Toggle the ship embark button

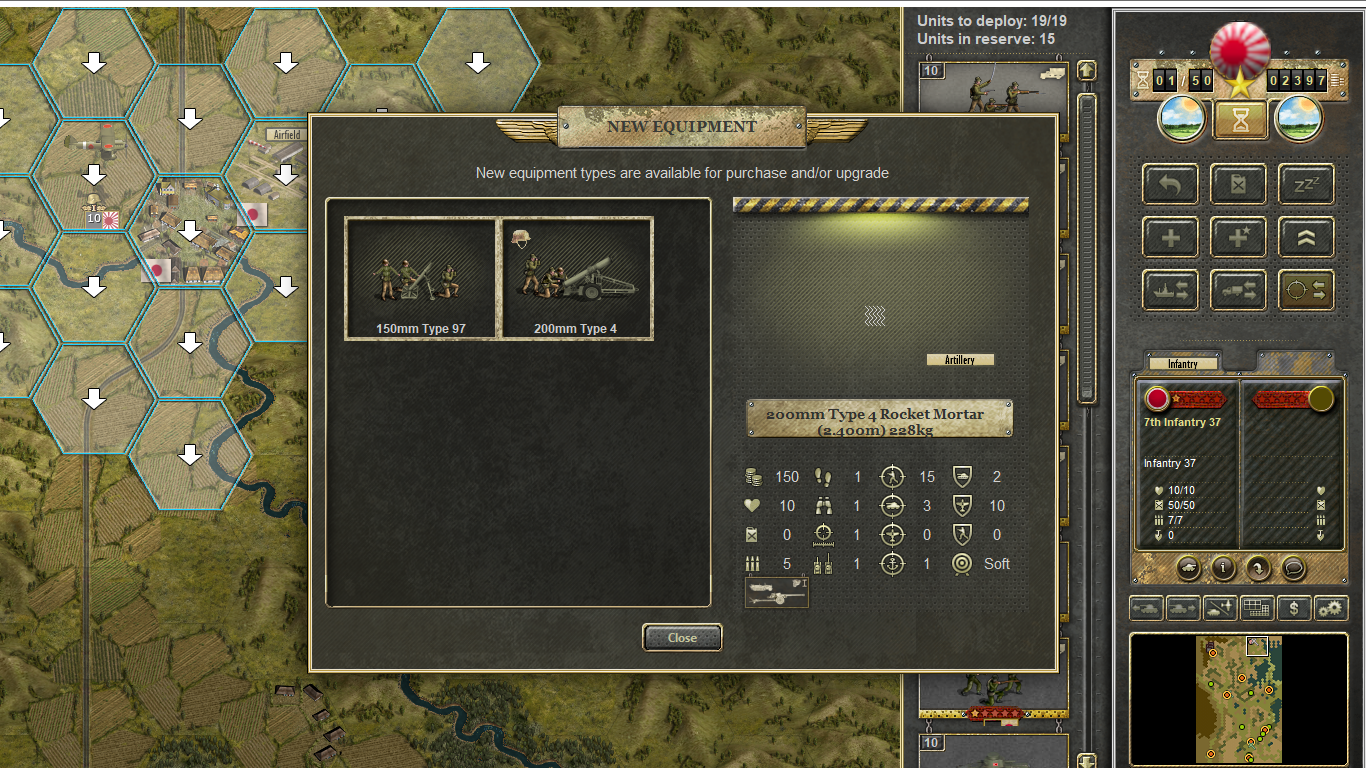point(1170,291)
